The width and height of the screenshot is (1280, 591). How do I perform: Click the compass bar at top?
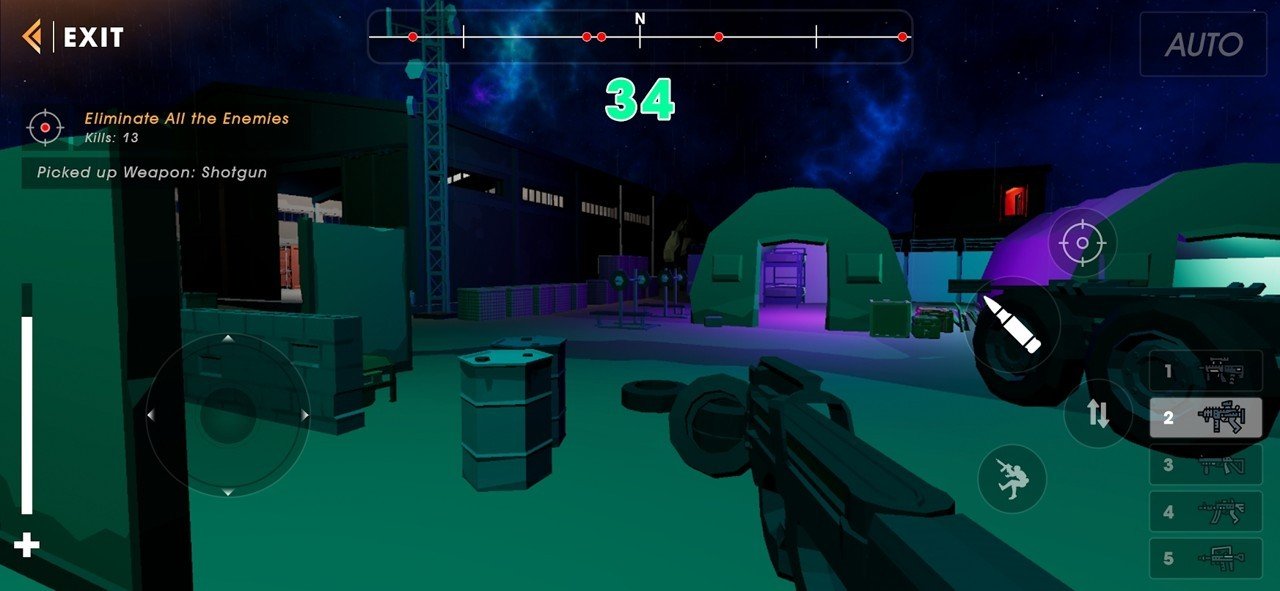(x=640, y=37)
